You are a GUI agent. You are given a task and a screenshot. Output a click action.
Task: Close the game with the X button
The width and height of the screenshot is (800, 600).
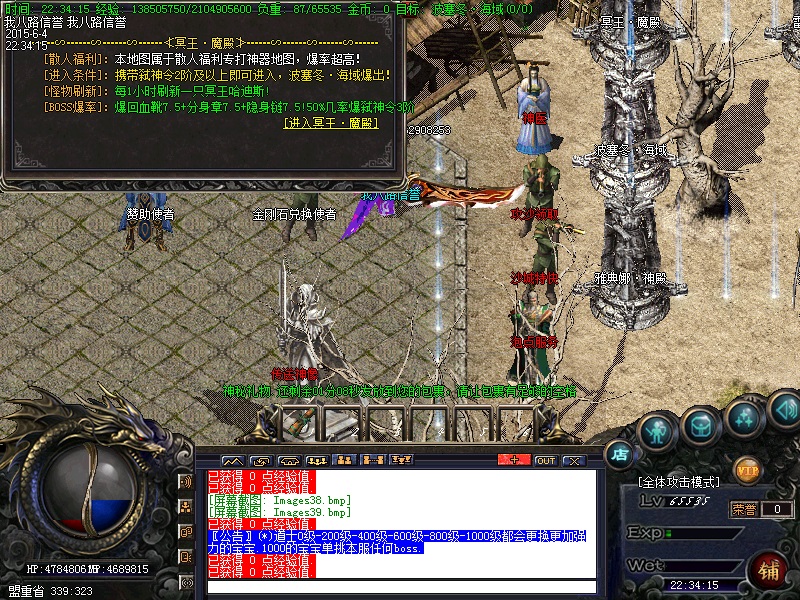(x=573, y=460)
